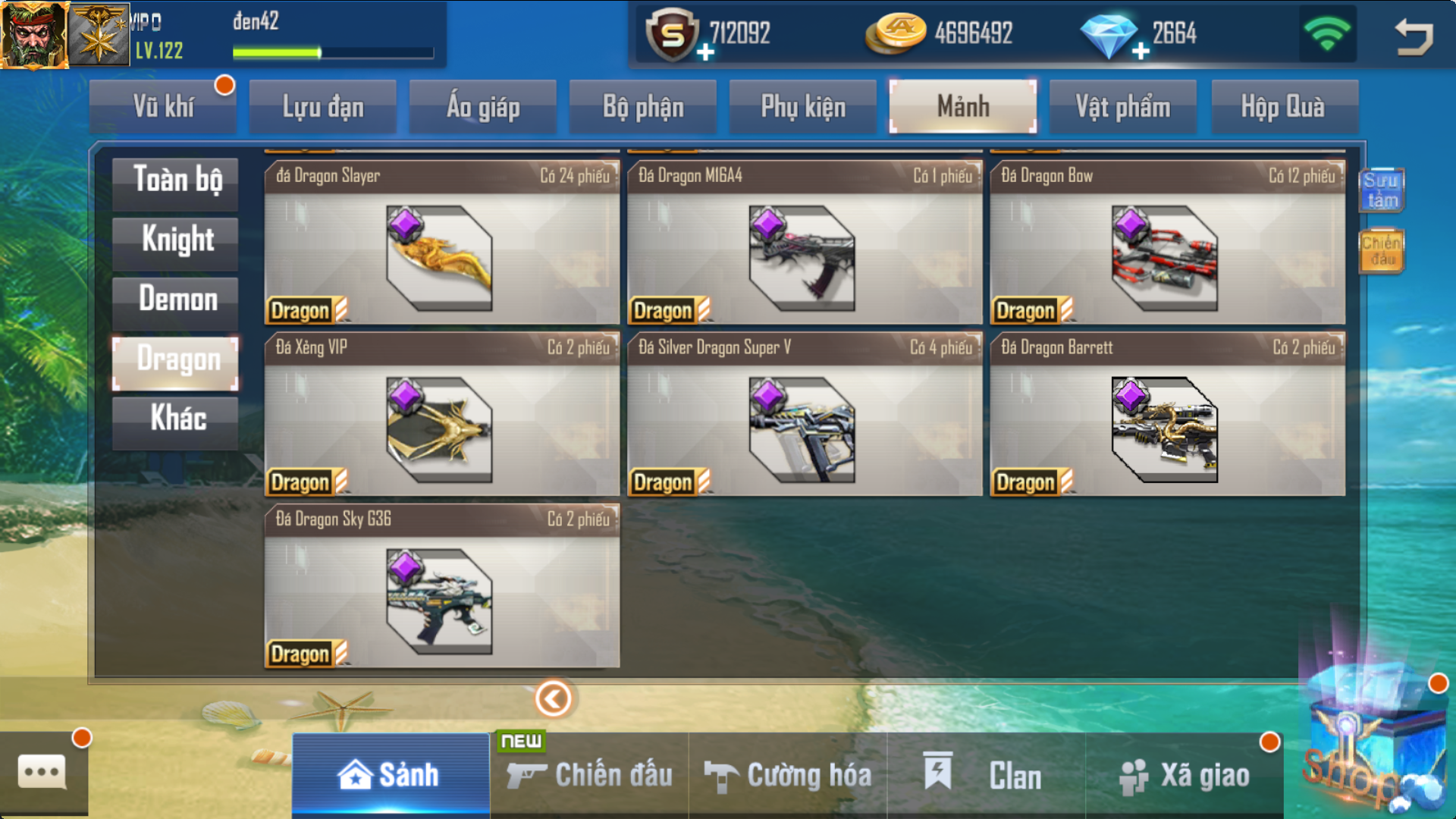Add more diamonds with the plus icon

tap(1141, 52)
